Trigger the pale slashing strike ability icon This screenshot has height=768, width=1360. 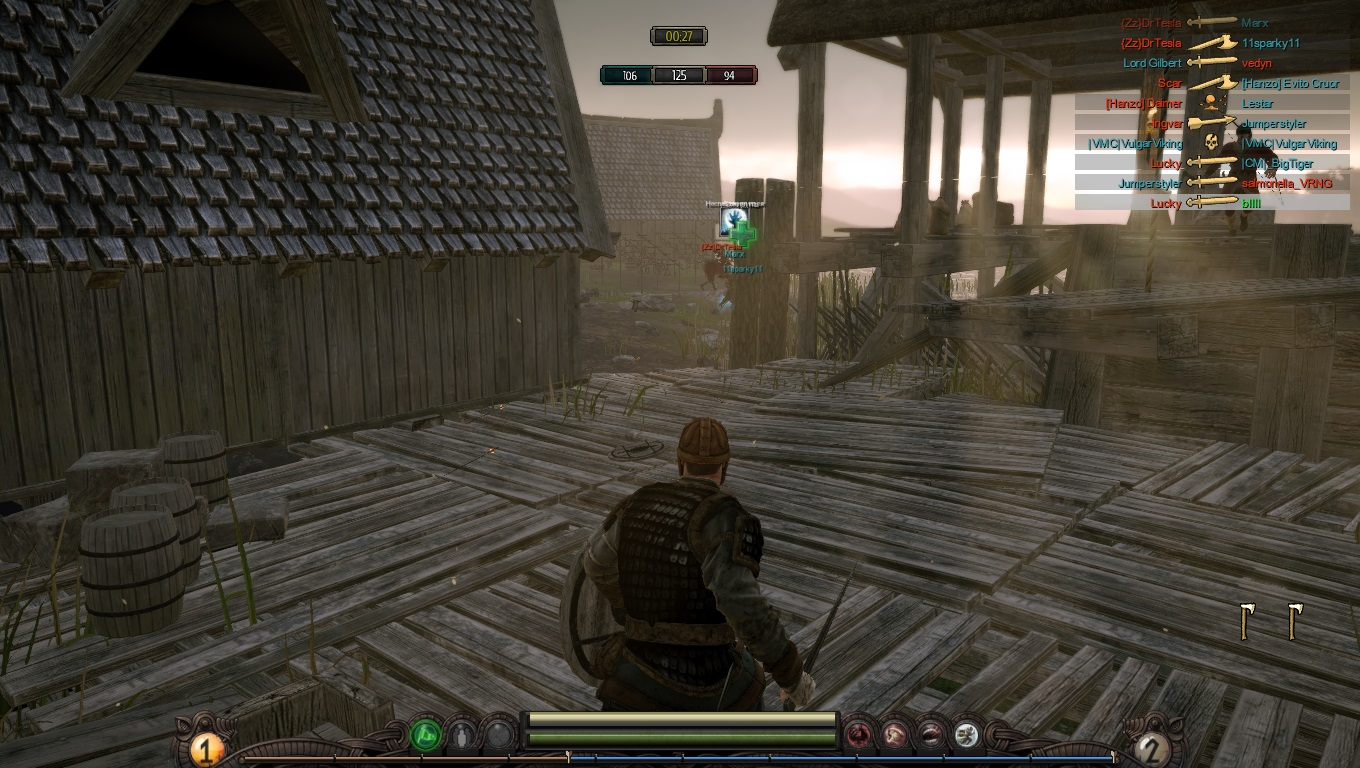[x=895, y=736]
